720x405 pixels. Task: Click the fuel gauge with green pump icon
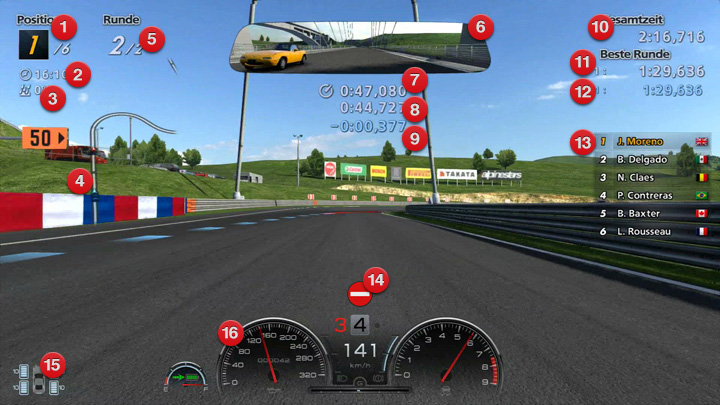187,378
